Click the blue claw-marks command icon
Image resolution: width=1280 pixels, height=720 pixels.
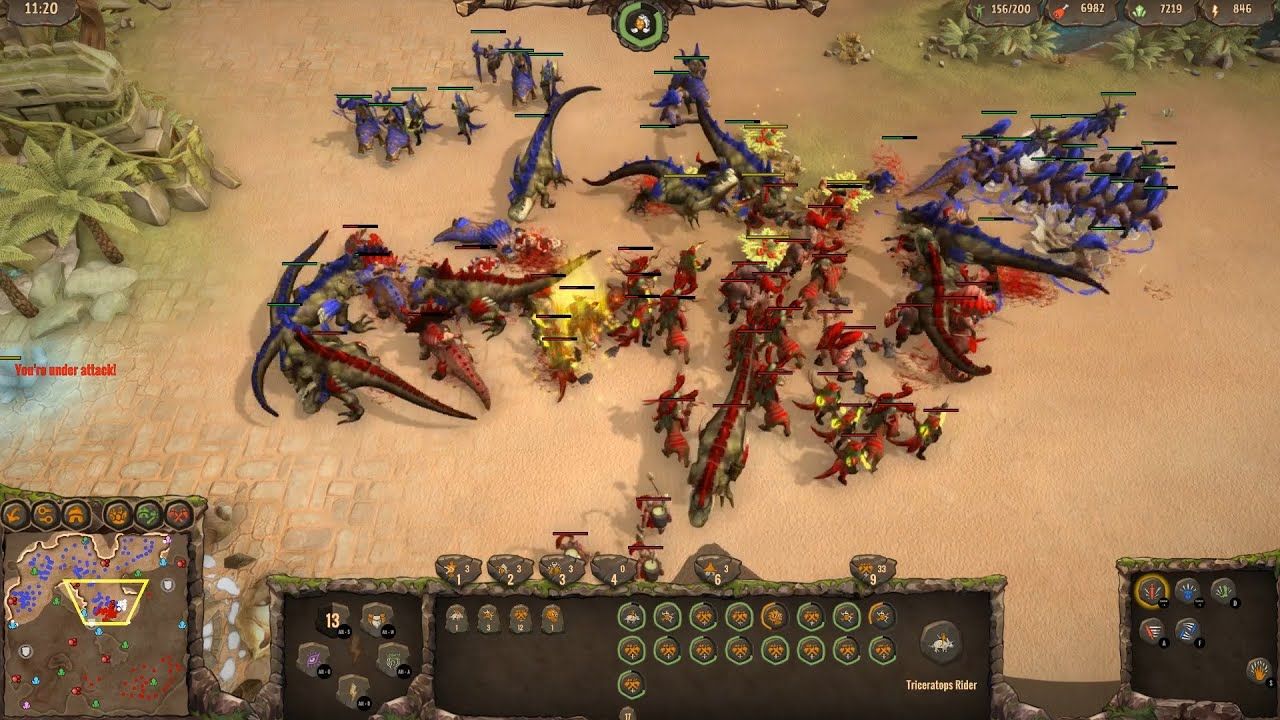pos(1187,630)
